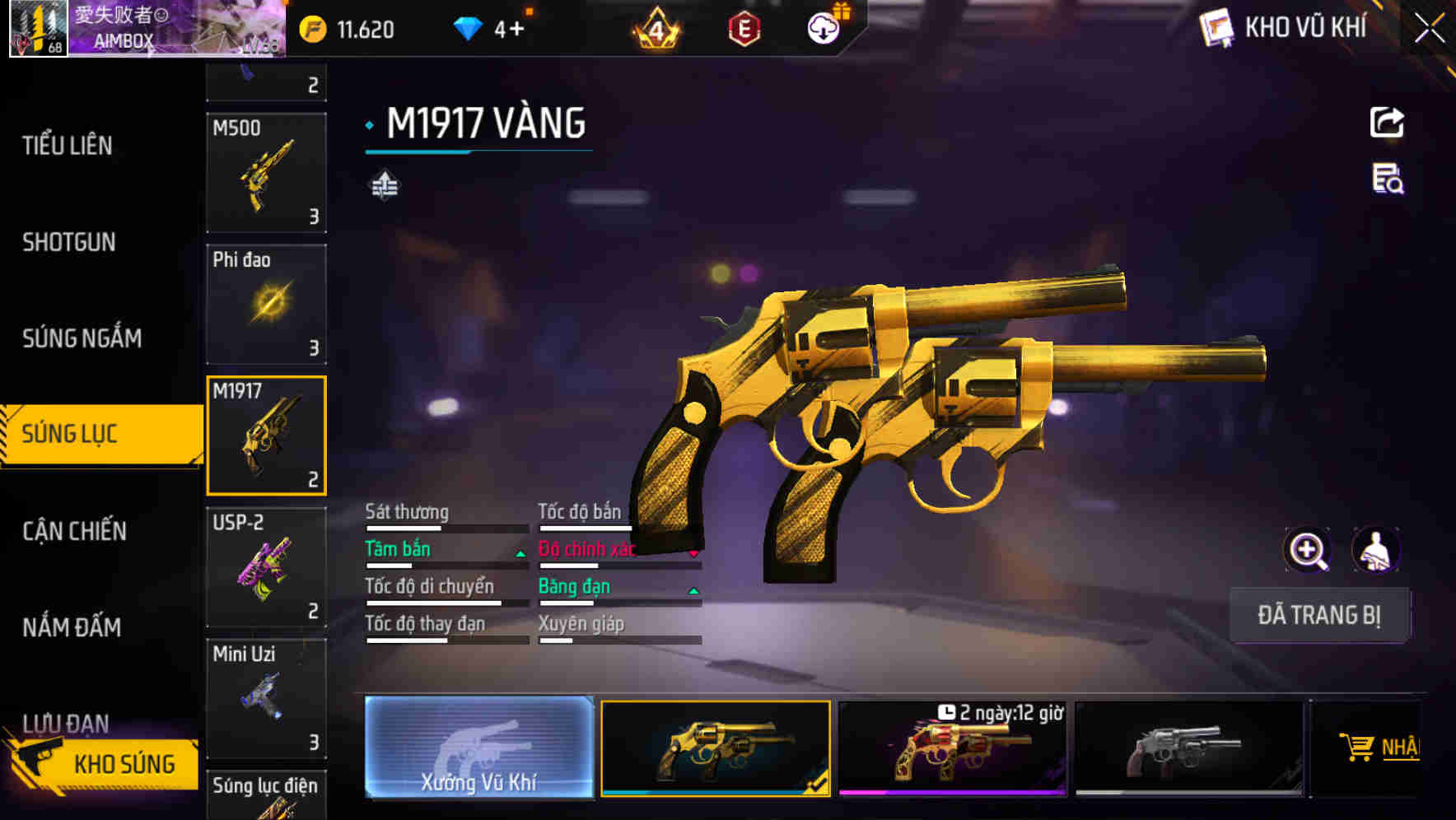Viewport: 1456px width, 820px height.
Task: Click the ĐÃ TRANG BỊ button
Action: [1318, 615]
